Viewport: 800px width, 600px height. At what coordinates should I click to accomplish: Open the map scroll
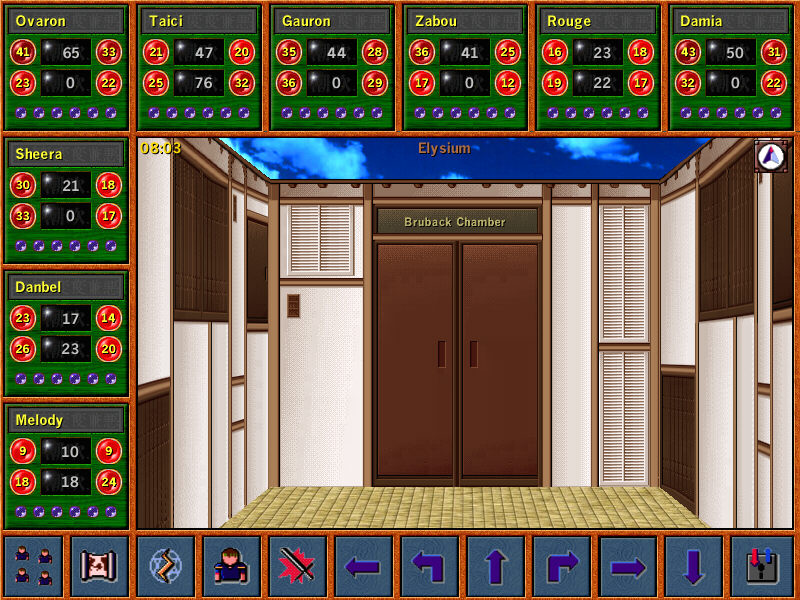click(x=99, y=567)
